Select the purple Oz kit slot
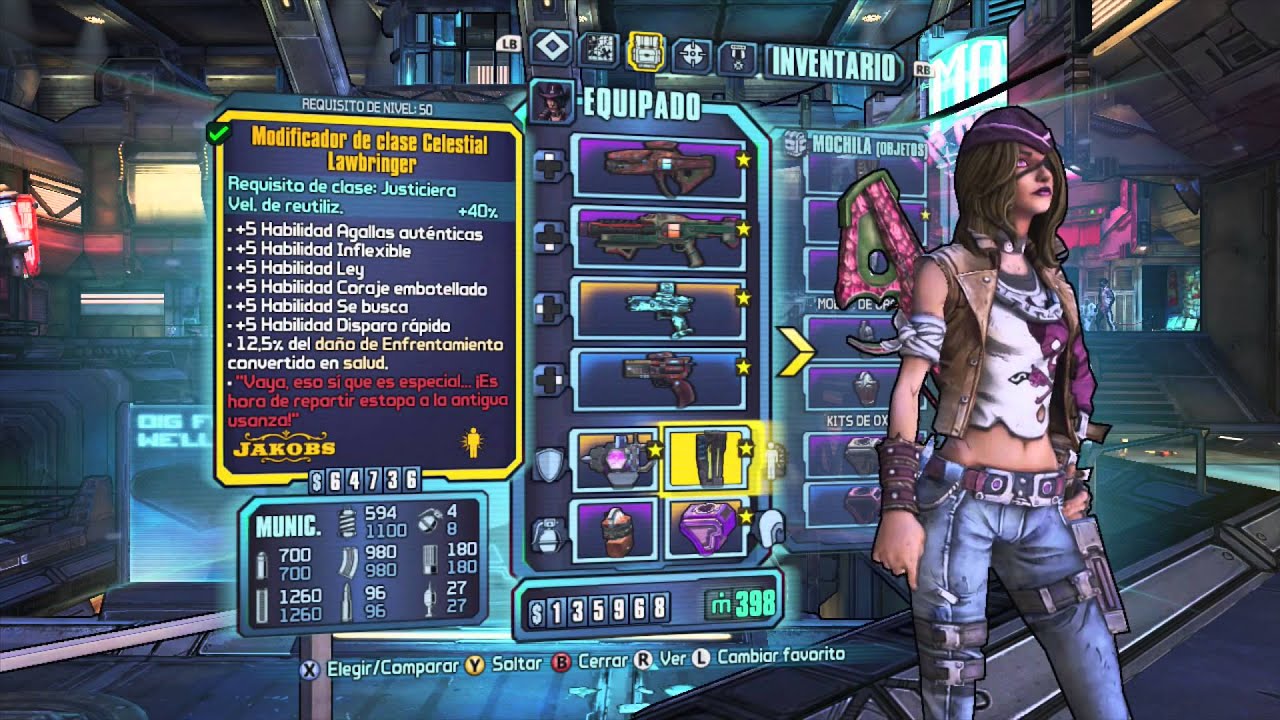Image resolution: width=1280 pixels, height=720 pixels. pos(707,529)
